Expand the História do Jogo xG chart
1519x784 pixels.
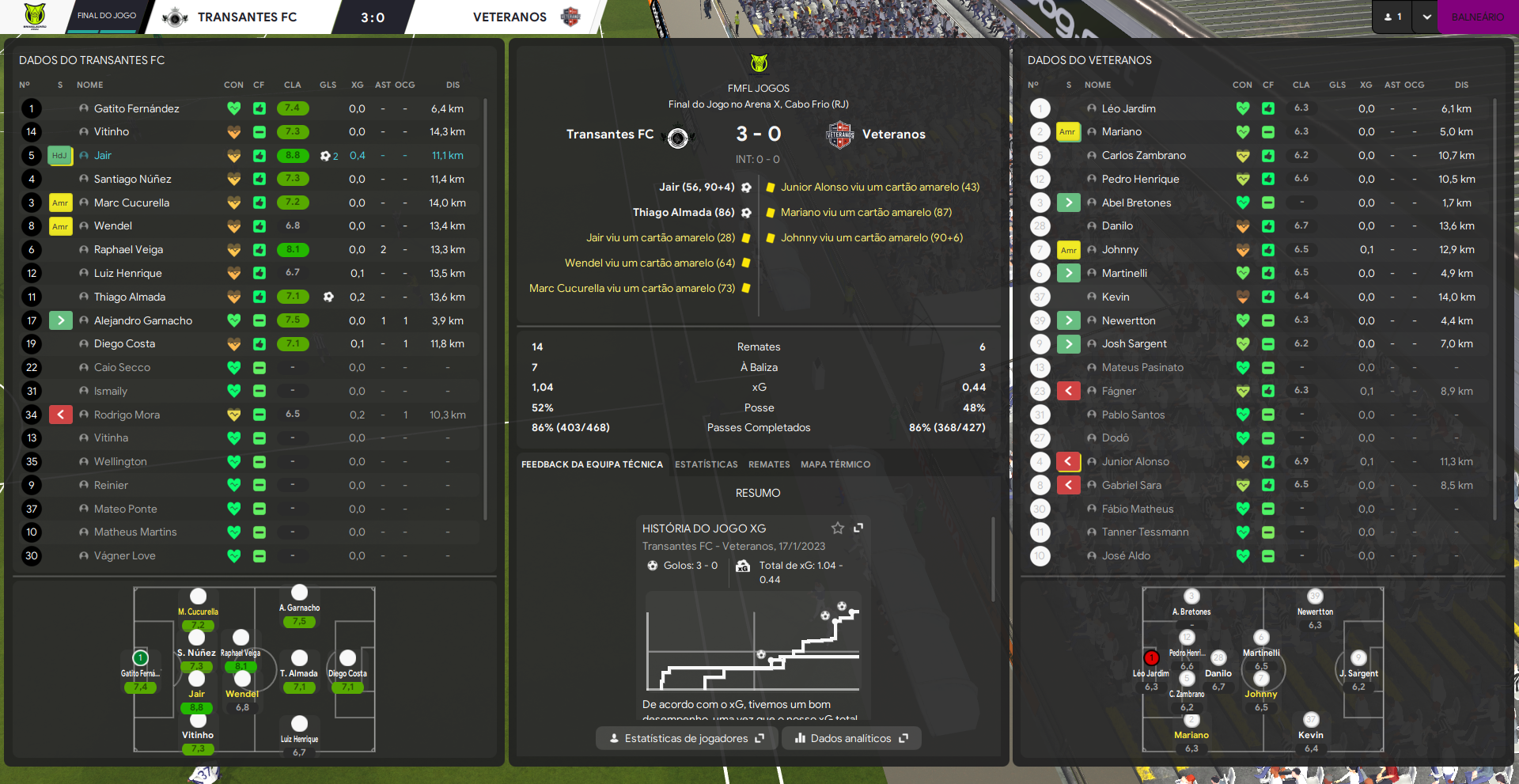click(x=858, y=528)
